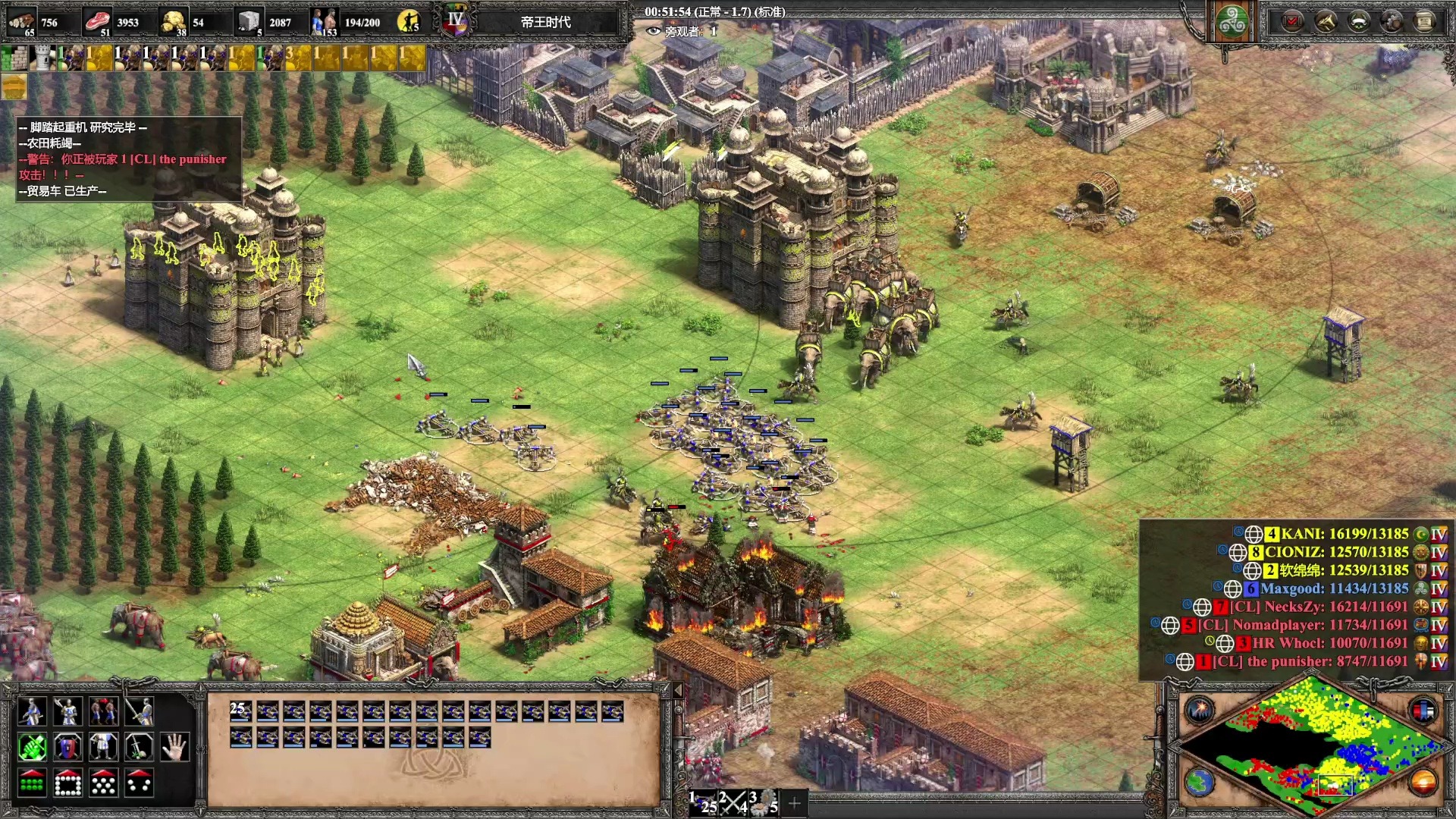Screen dimensions: 1456x819
Task: Choose the follow command icon
Action: (x=103, y=712)
